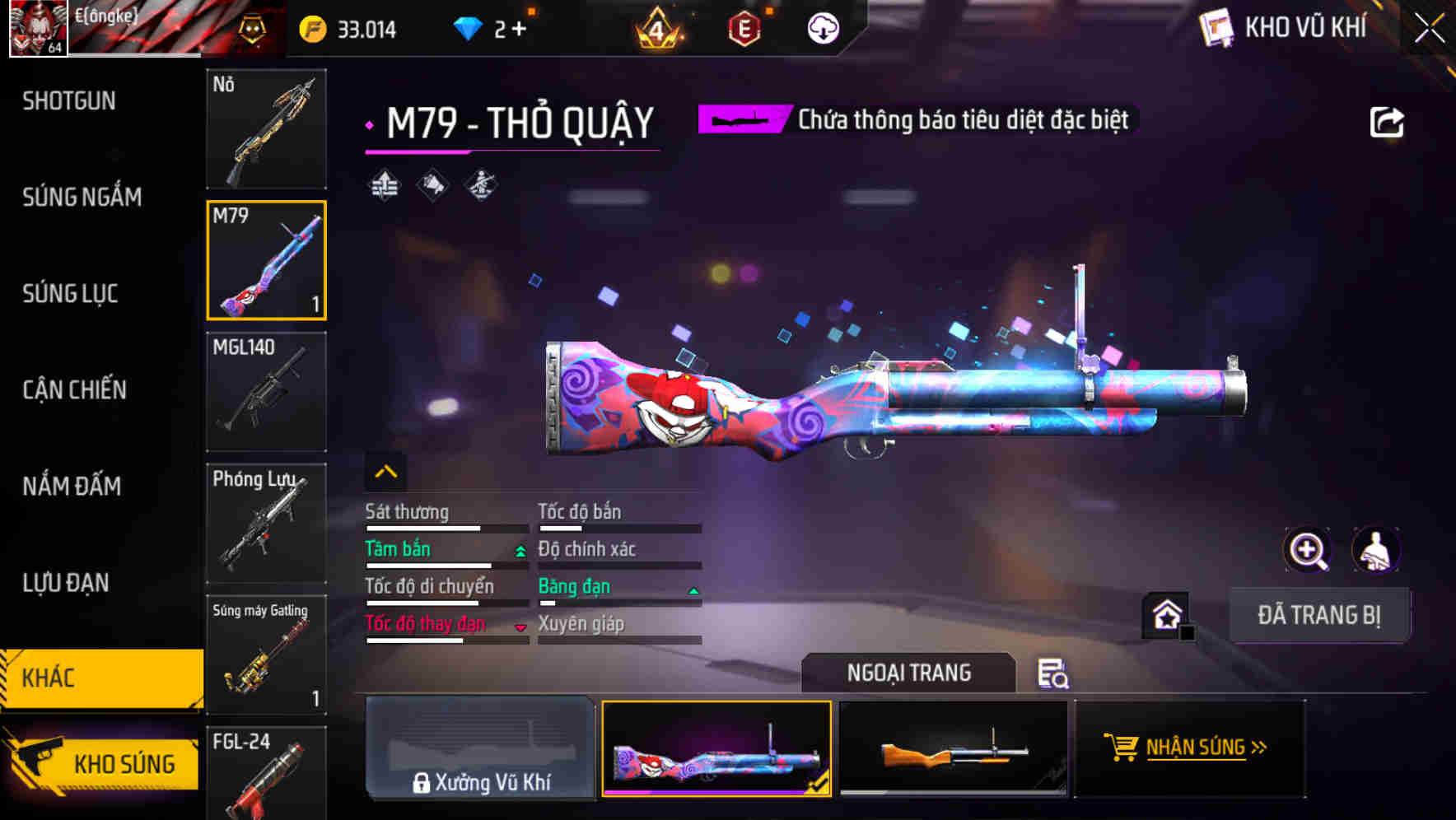Image resolution: width=1456 pixels, height=820 pixels.
Task: Select the FGL-24 weapon tile
Action: point(266,774)
